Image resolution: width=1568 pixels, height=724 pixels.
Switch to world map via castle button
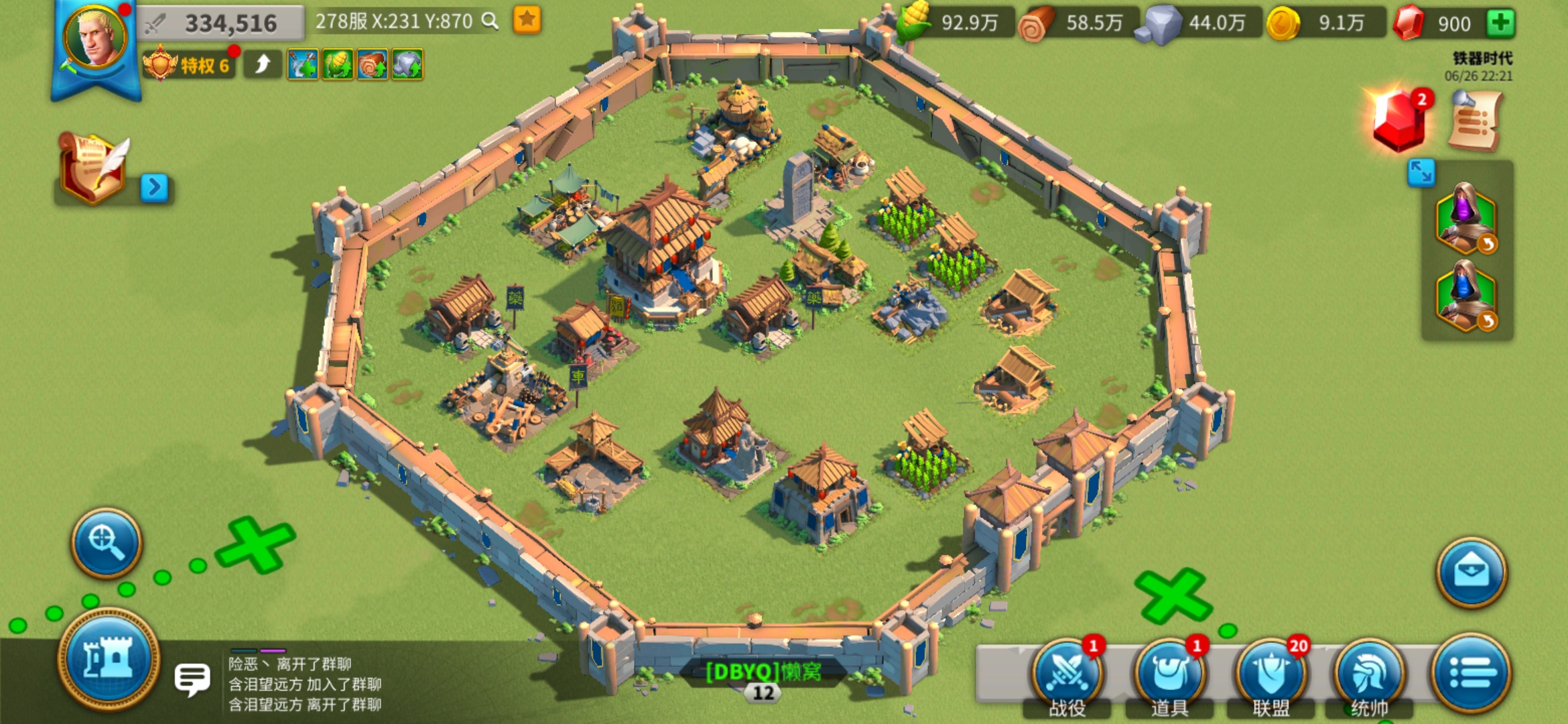109,659
